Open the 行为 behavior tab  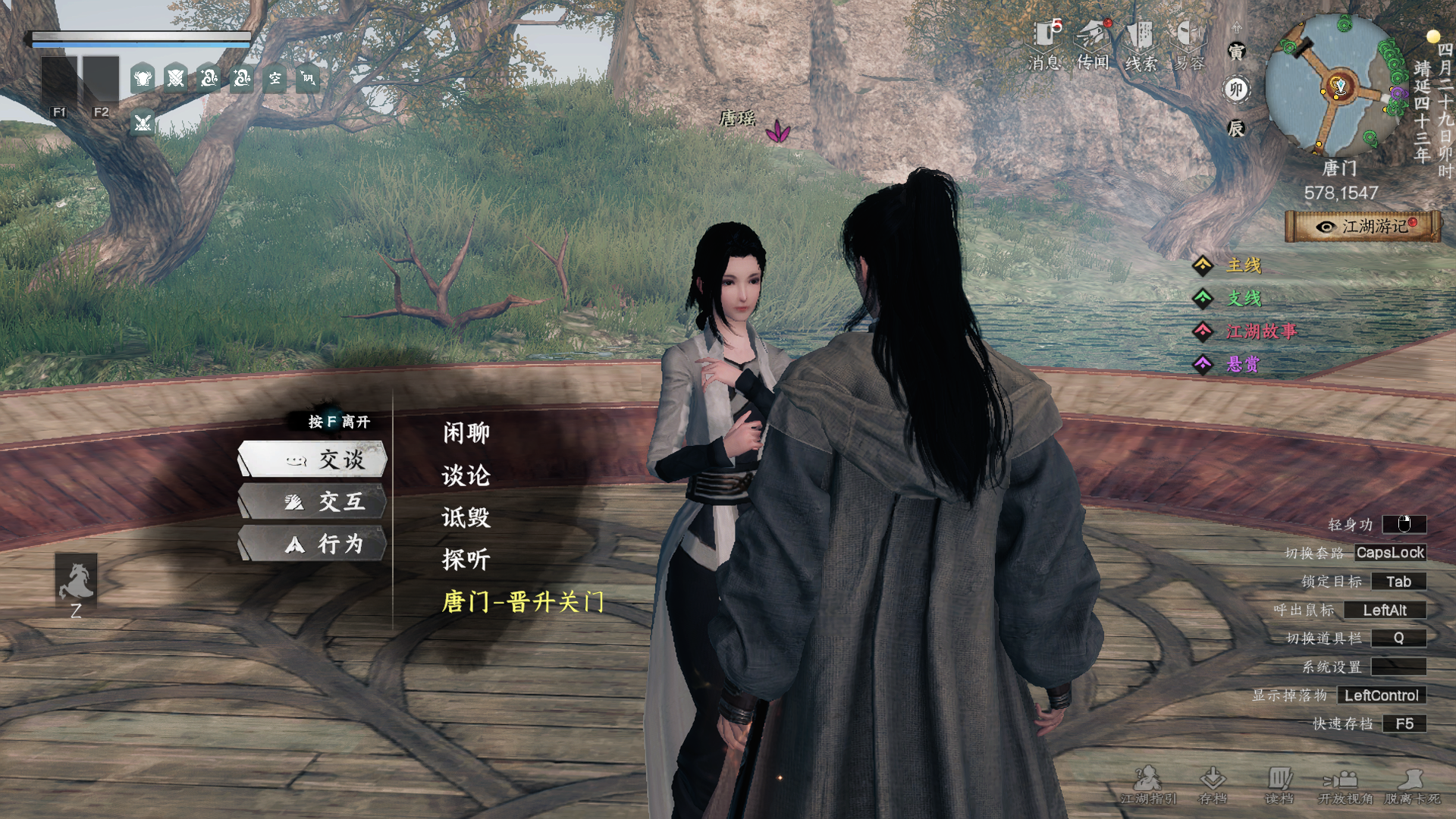point(312,544)
